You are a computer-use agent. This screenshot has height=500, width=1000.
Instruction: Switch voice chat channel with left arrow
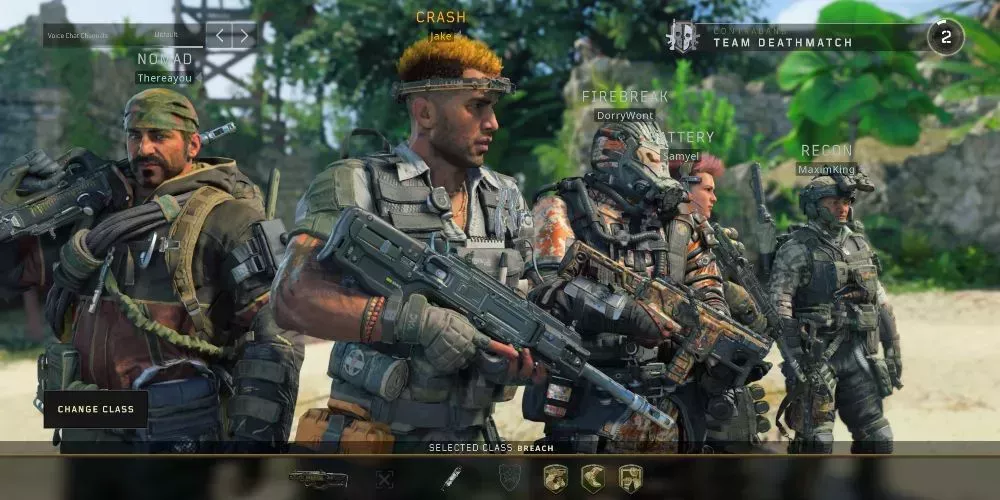click(220, 36)
